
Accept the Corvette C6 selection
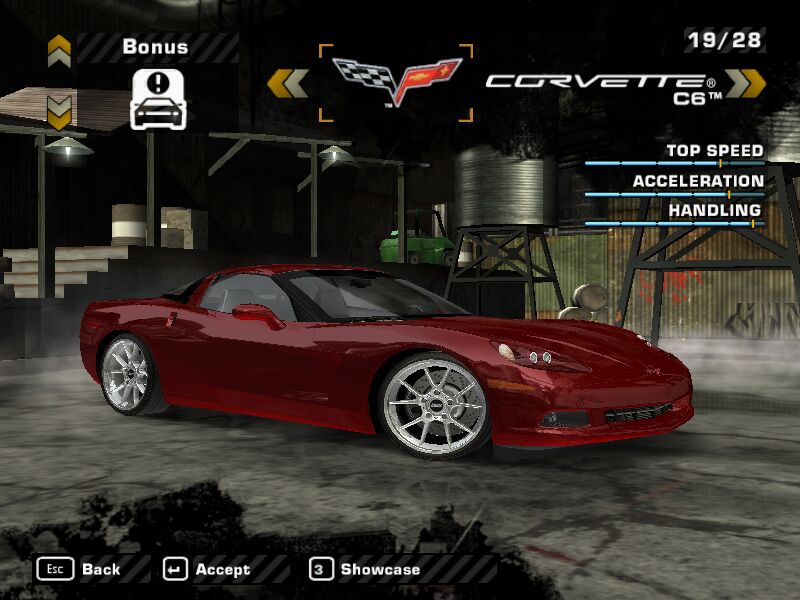tap(207, 569)
